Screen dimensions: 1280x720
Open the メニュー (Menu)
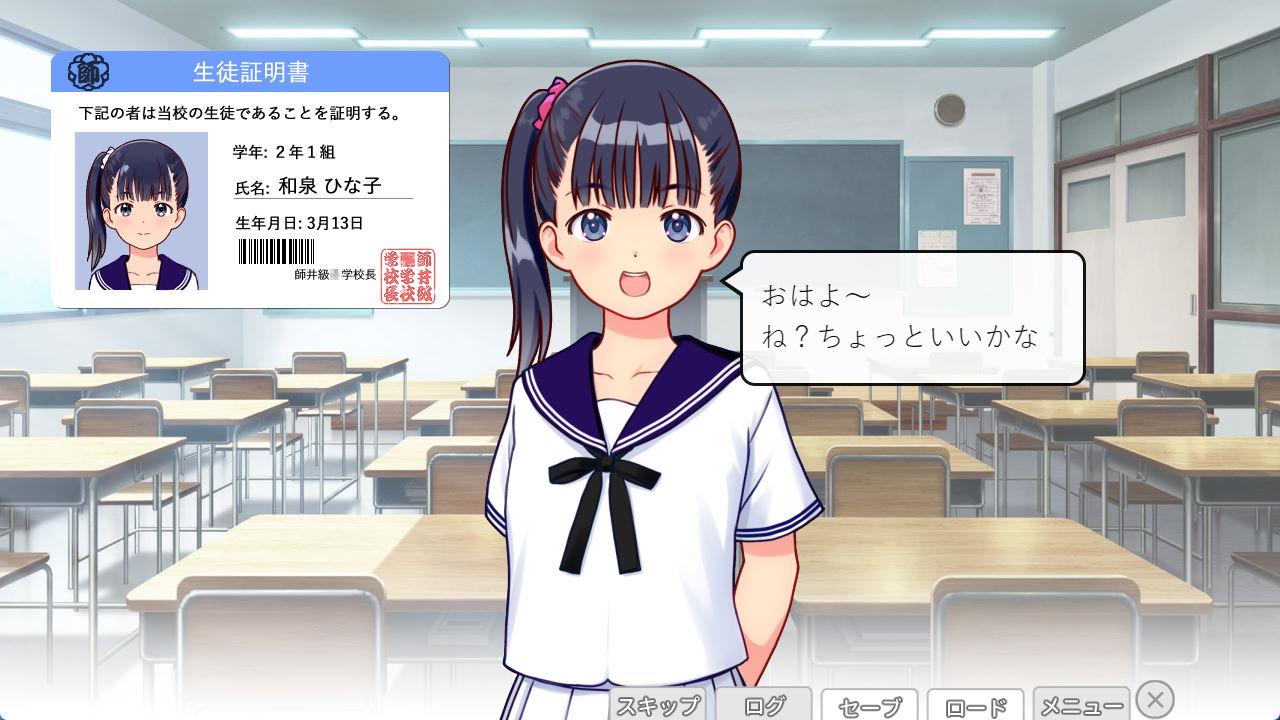point(1081,705)
